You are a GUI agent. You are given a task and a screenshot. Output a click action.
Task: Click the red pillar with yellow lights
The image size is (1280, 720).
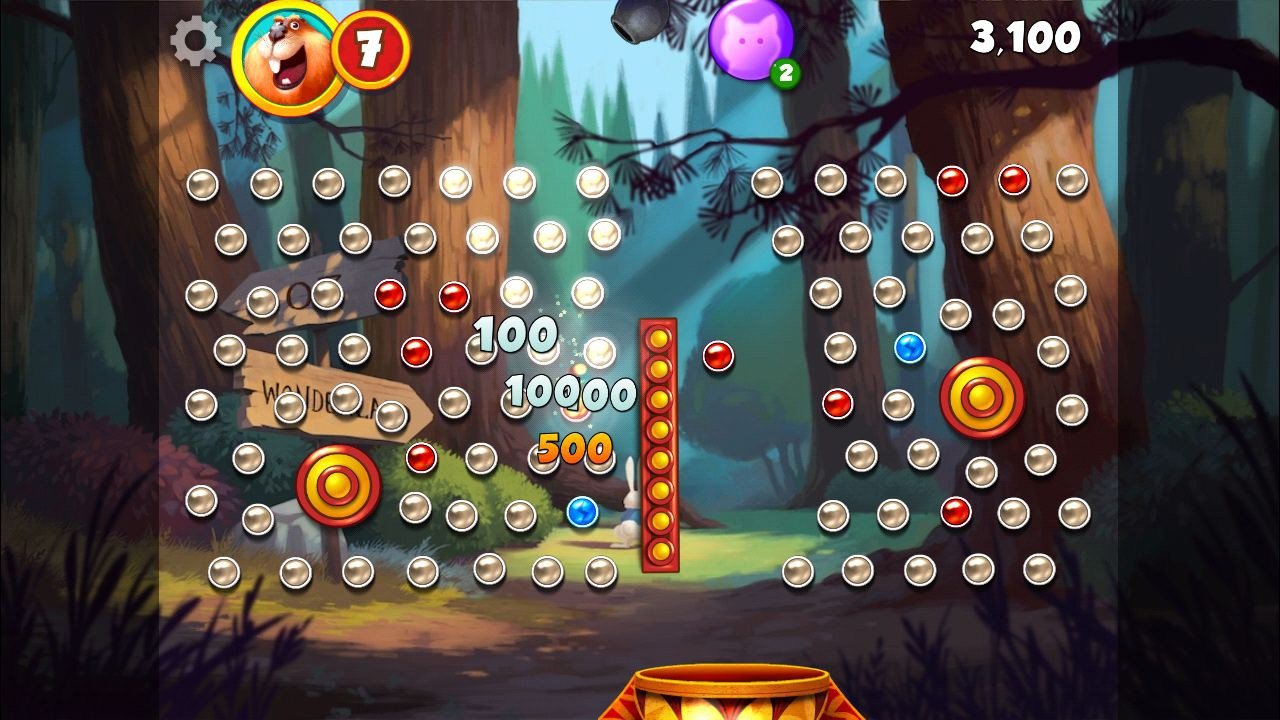coord(660,445)
